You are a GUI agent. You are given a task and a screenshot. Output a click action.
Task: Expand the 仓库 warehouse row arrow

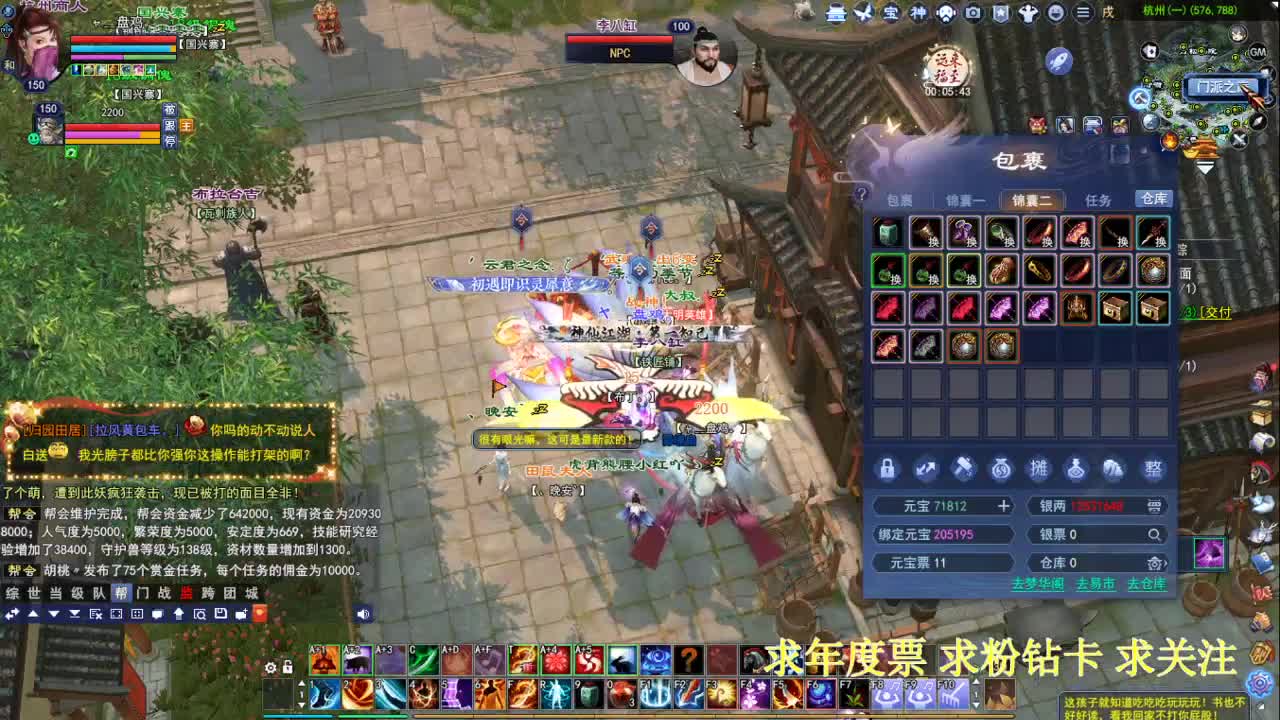[x=1167, y=563]
